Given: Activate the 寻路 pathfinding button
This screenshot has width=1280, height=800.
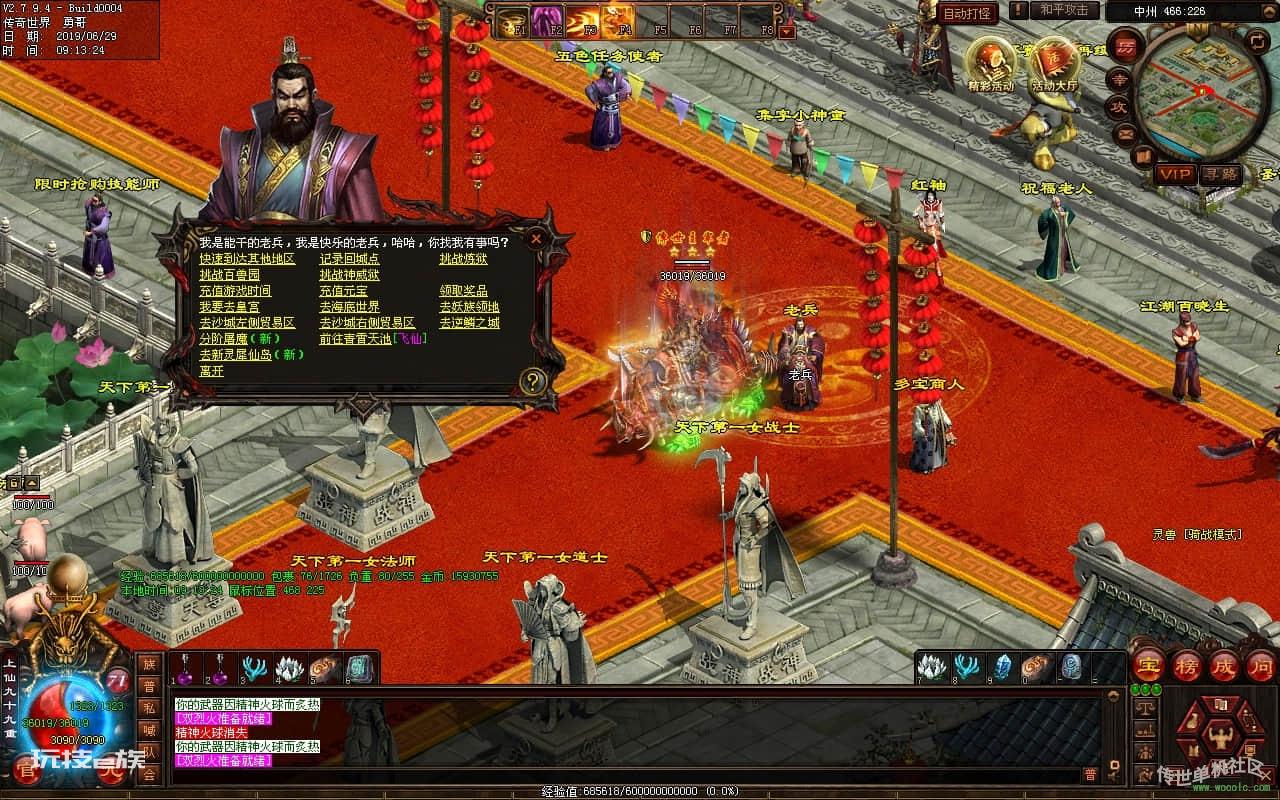Looking at the screenshot, I should [x=1219, y=174].
